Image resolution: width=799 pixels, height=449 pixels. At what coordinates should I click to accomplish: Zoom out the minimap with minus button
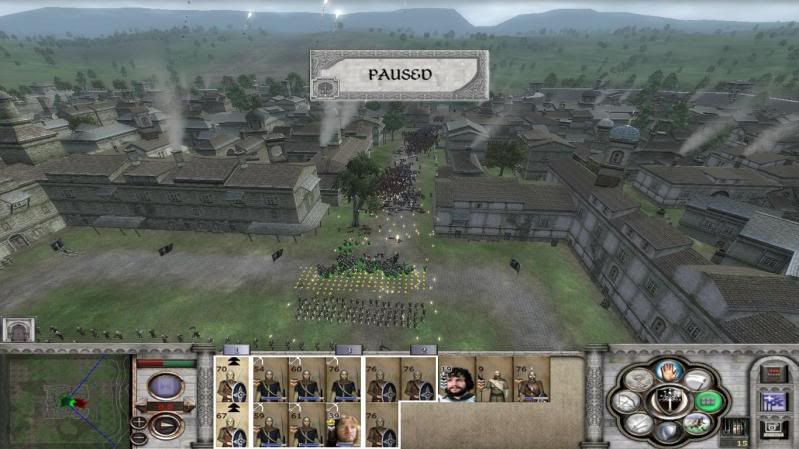[139, 437]
